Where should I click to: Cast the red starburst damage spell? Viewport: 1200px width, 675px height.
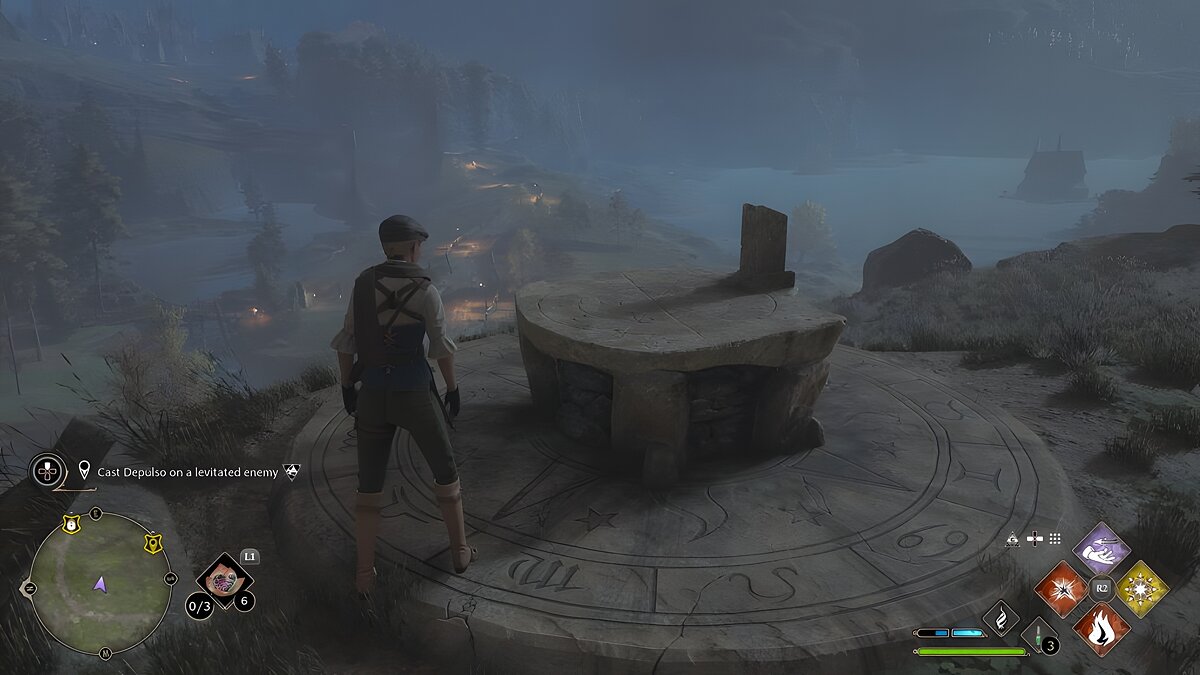tap(1062, 588)
